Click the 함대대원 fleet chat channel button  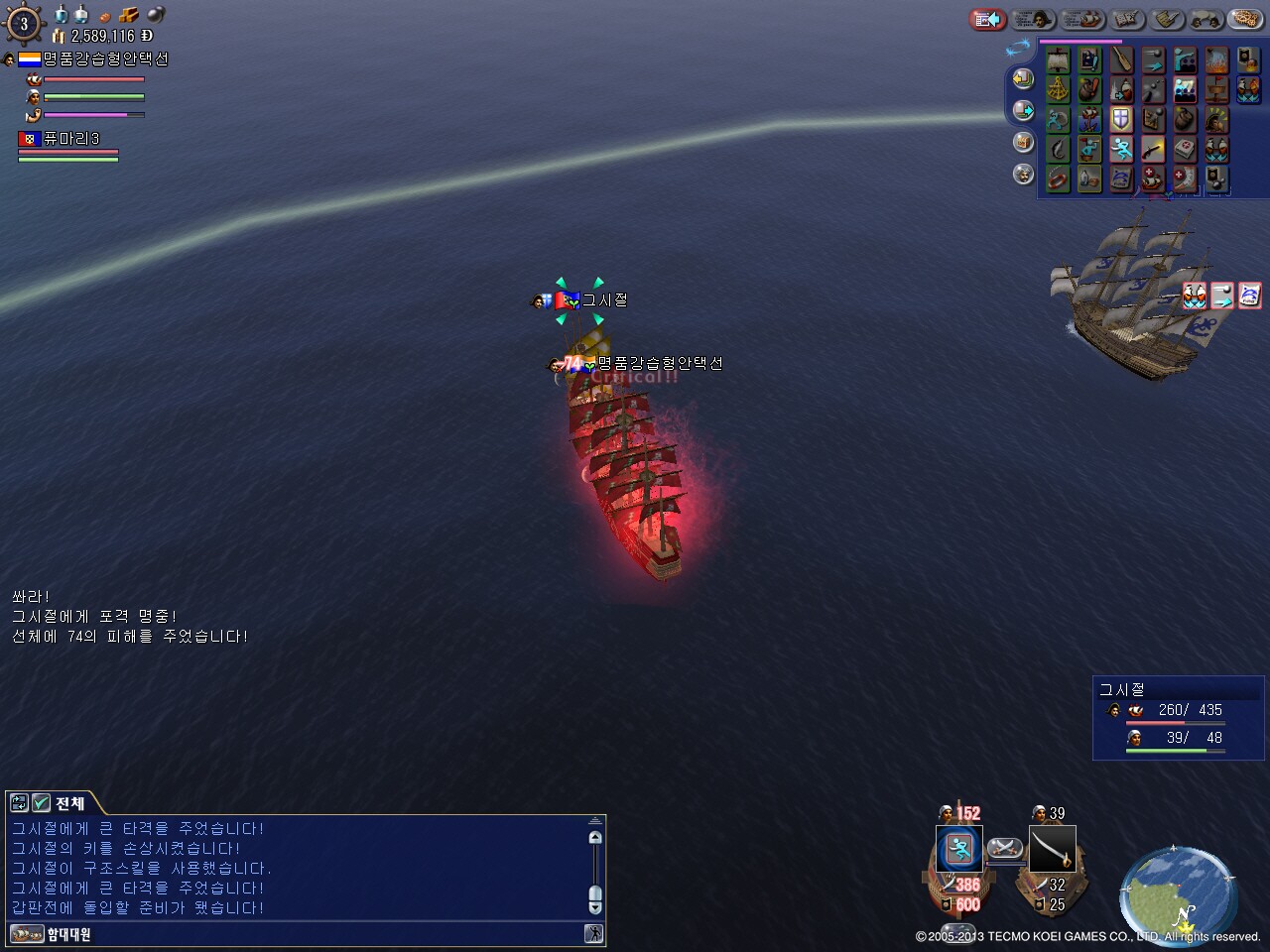click(68, 934)
